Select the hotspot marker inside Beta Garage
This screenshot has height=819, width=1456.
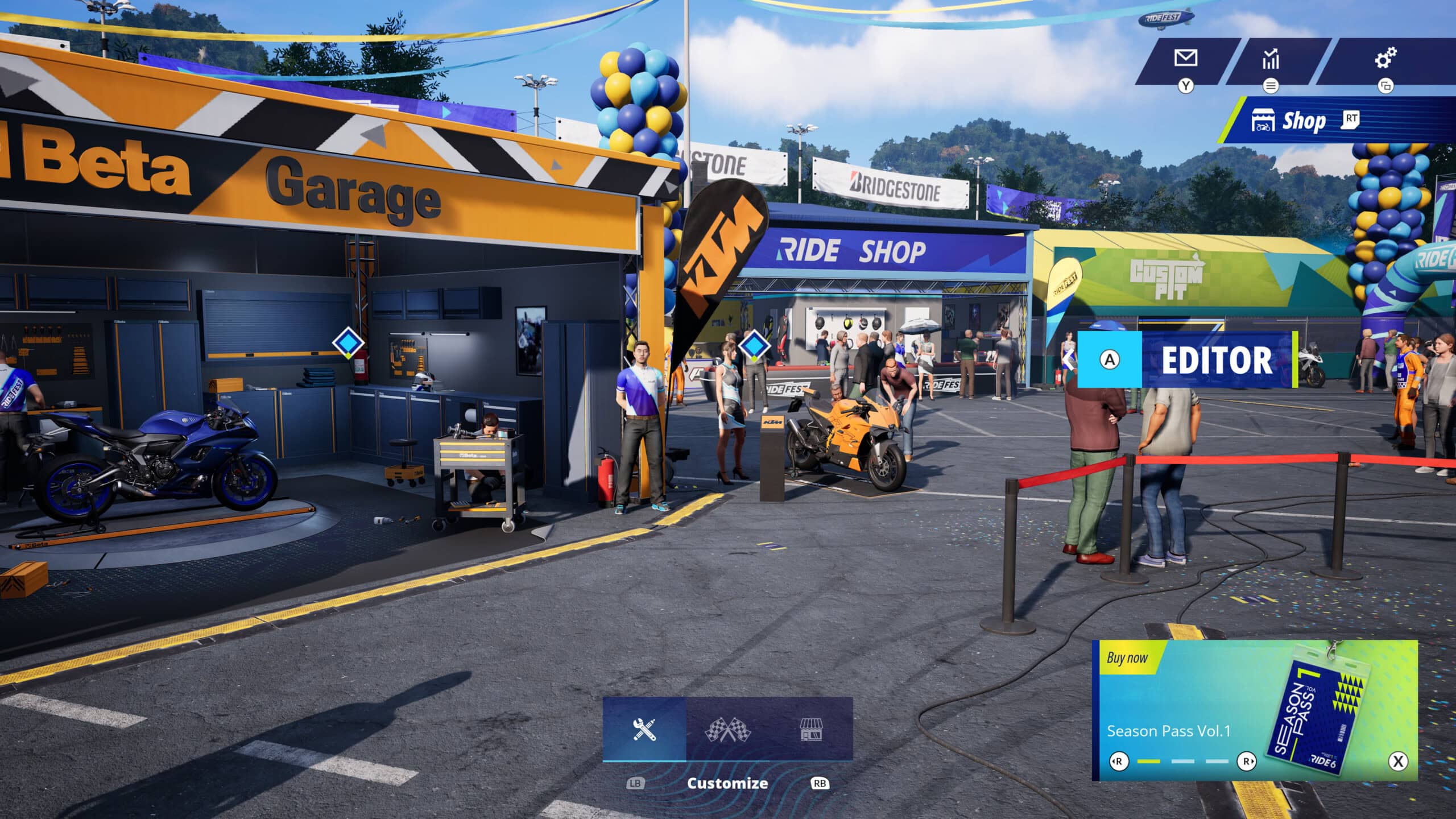tap(348, 342)
